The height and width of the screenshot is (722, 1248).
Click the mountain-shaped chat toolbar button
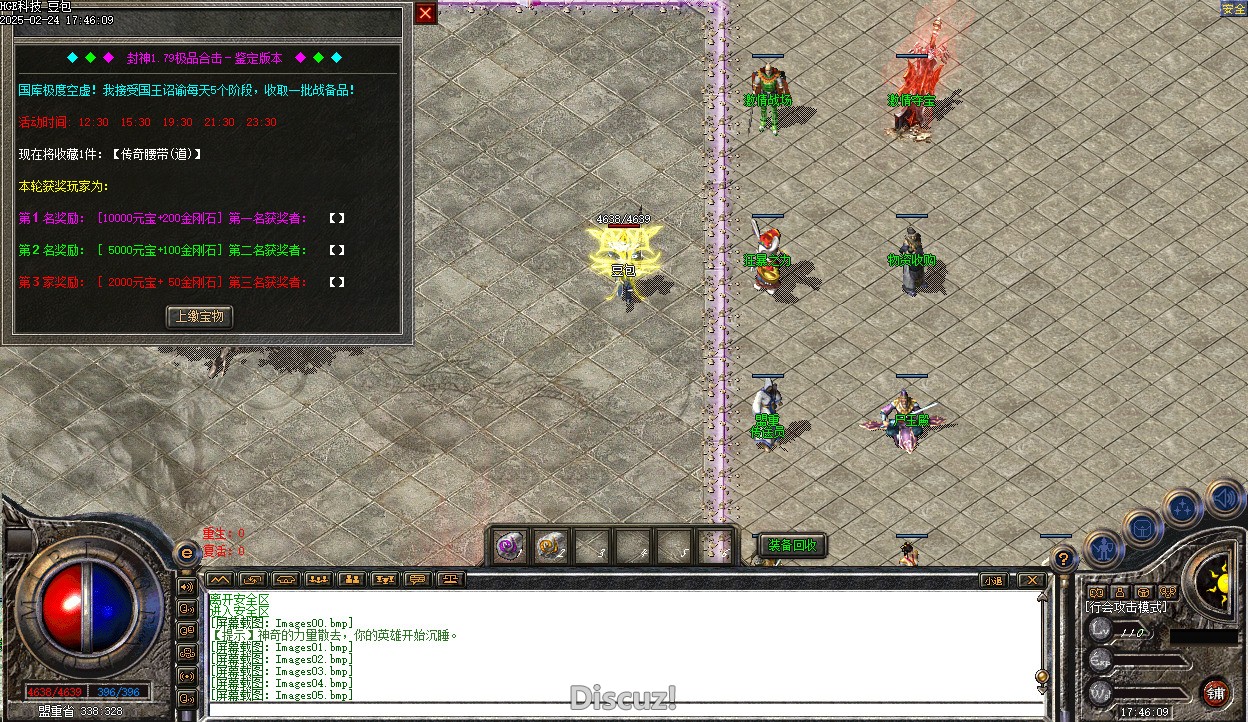point(220,579)
